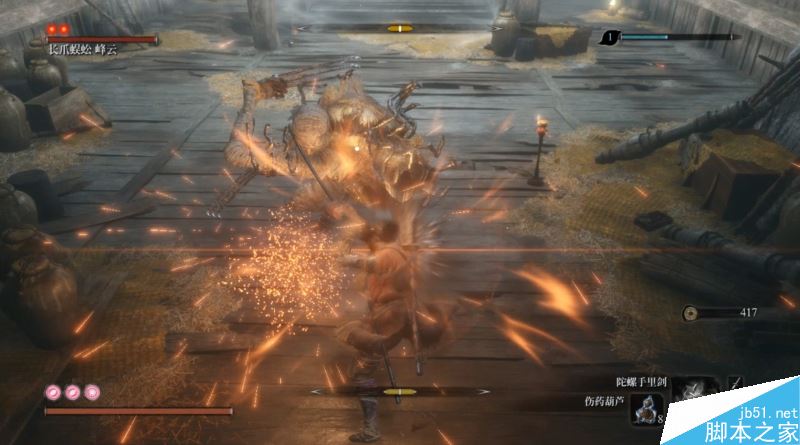Image resolution: width=800 pixels, height=445 pixels.
Task: Select the healing gourd item slot
Action: coord(647,409)
